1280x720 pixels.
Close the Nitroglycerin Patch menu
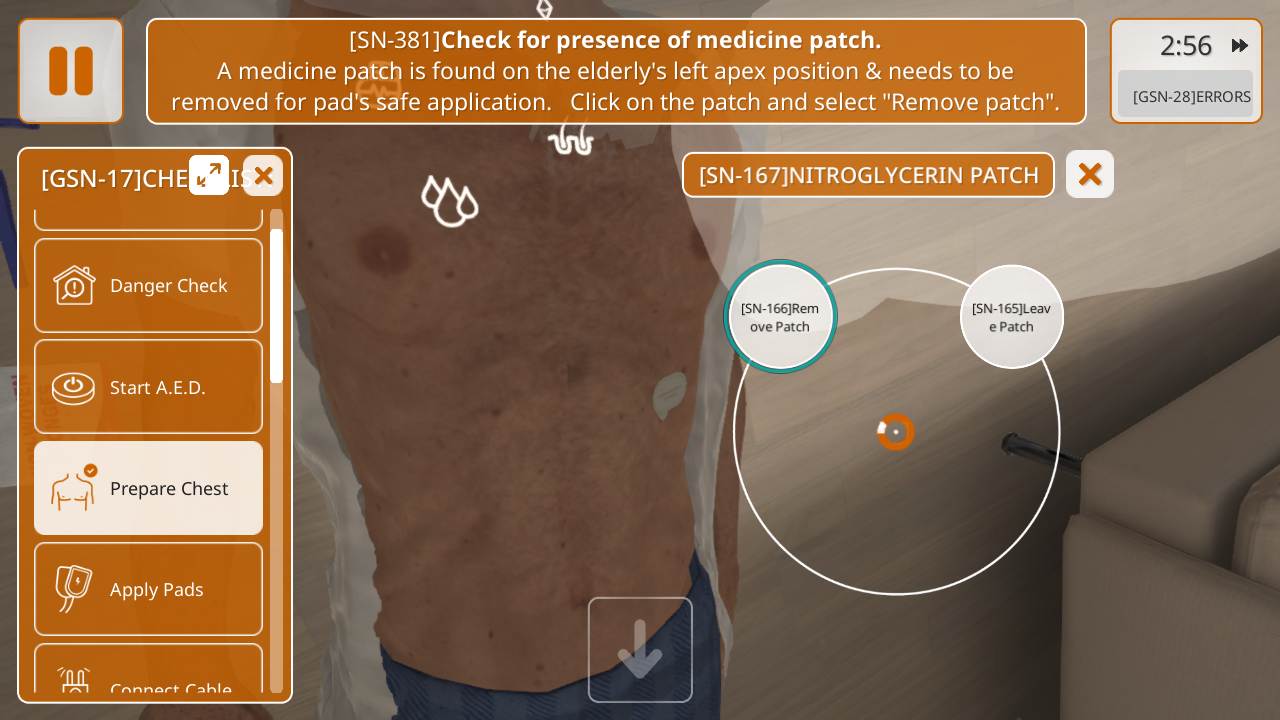coord(1089,175)
